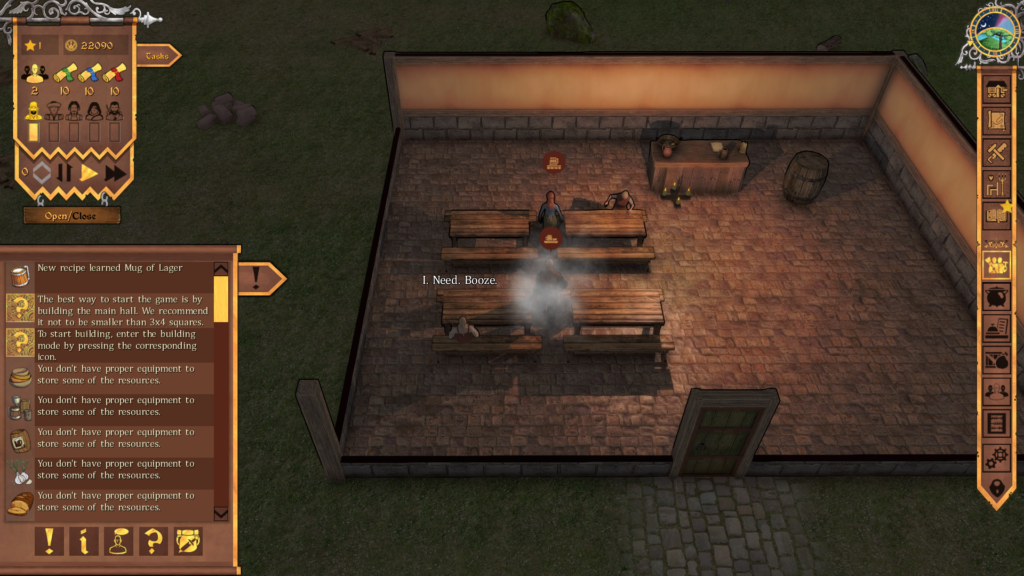Open the Tasks flag tab

tap(157, 56)
